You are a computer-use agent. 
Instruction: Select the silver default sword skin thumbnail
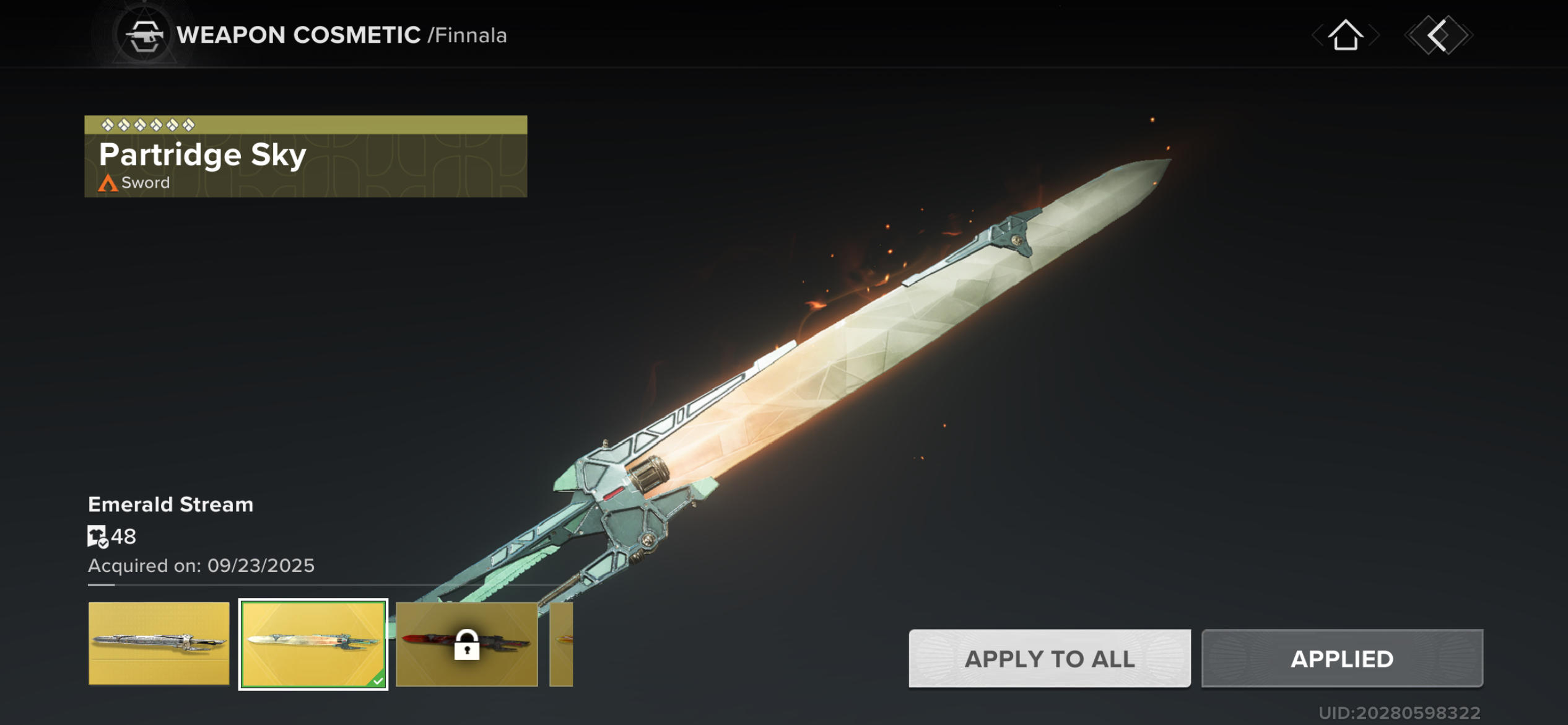159,643
